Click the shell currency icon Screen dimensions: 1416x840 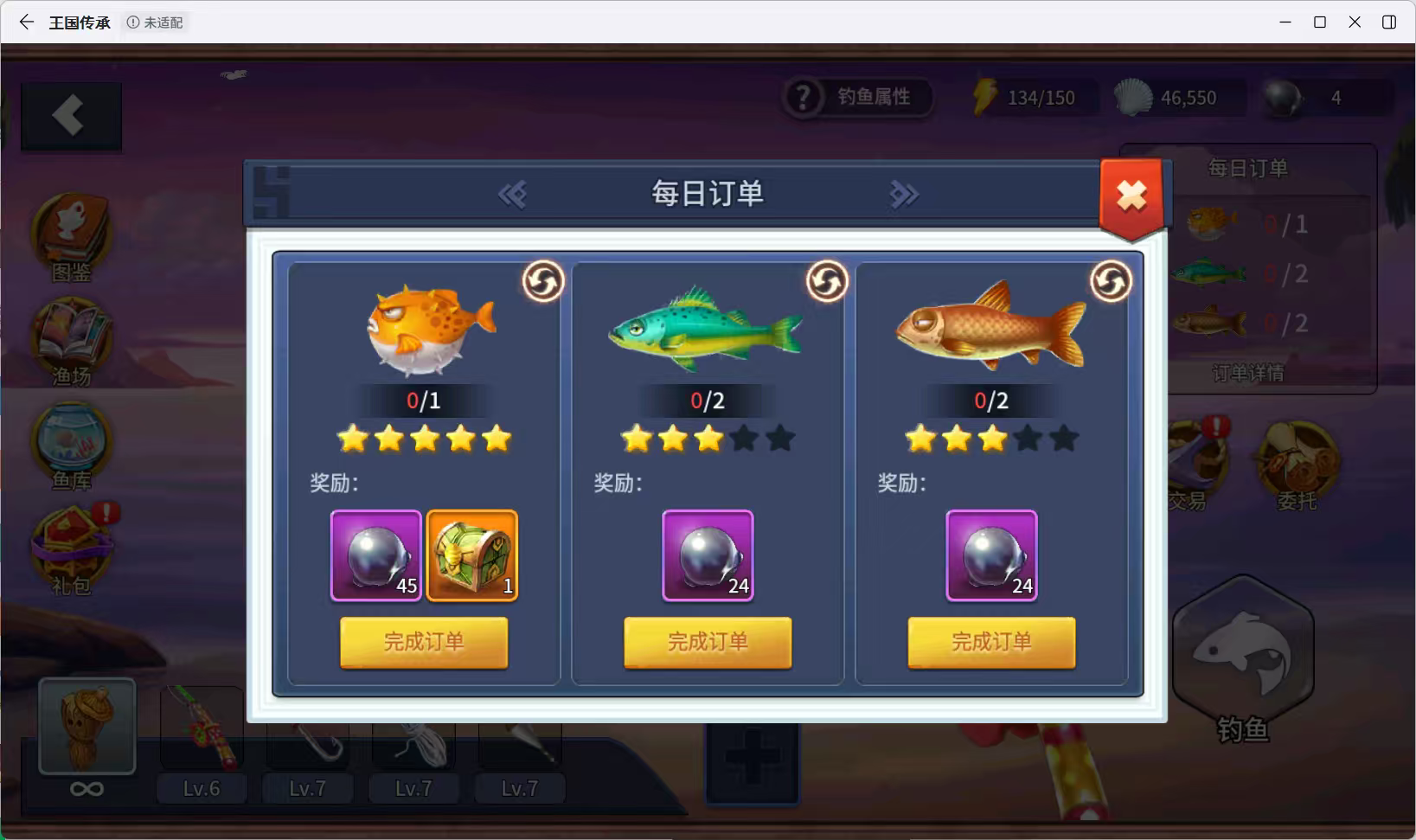click(x=1134, y=98)
